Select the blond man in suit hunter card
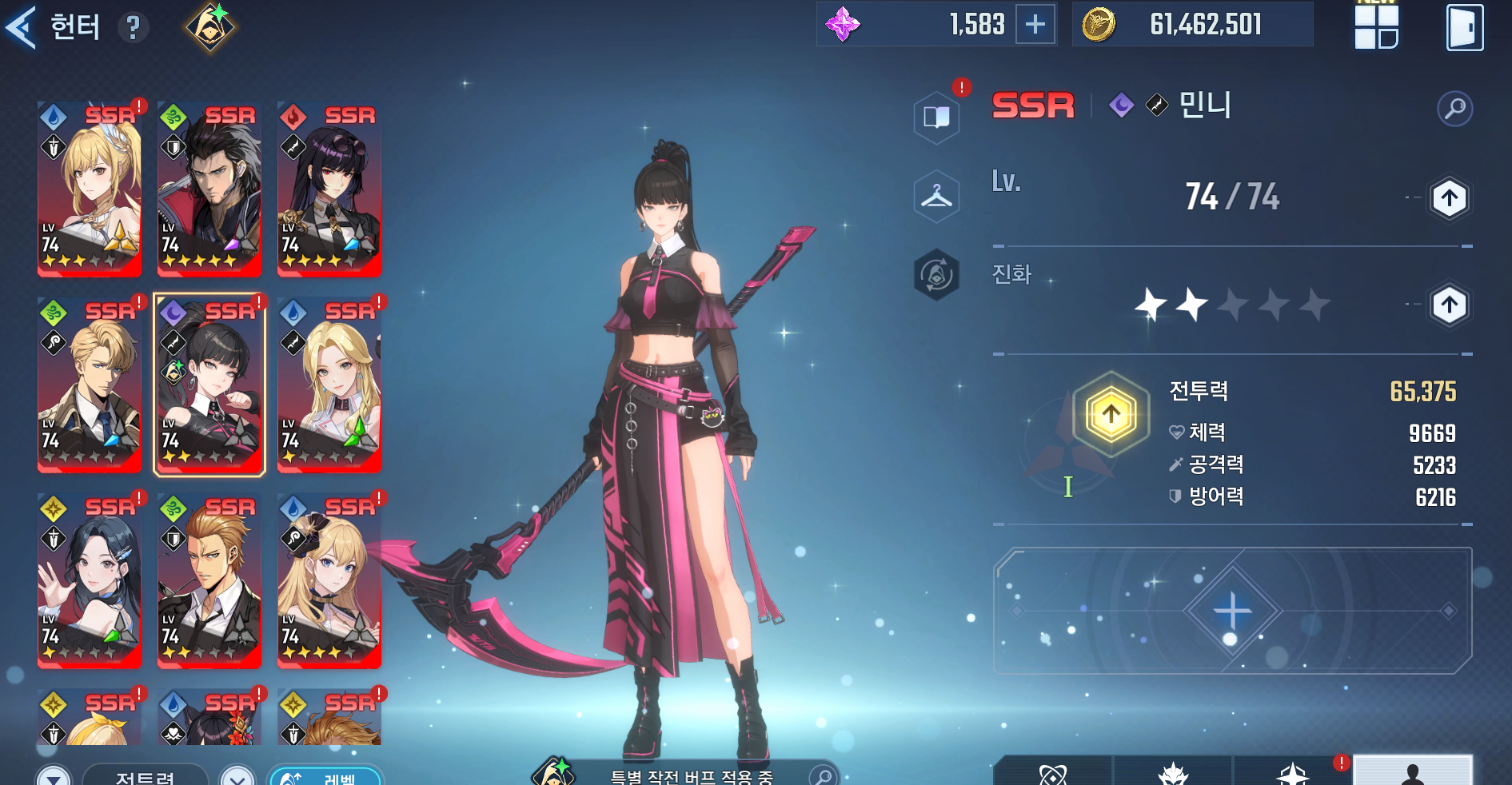The height and width of the screenshot is (785, 1512). tap(90, 385)
